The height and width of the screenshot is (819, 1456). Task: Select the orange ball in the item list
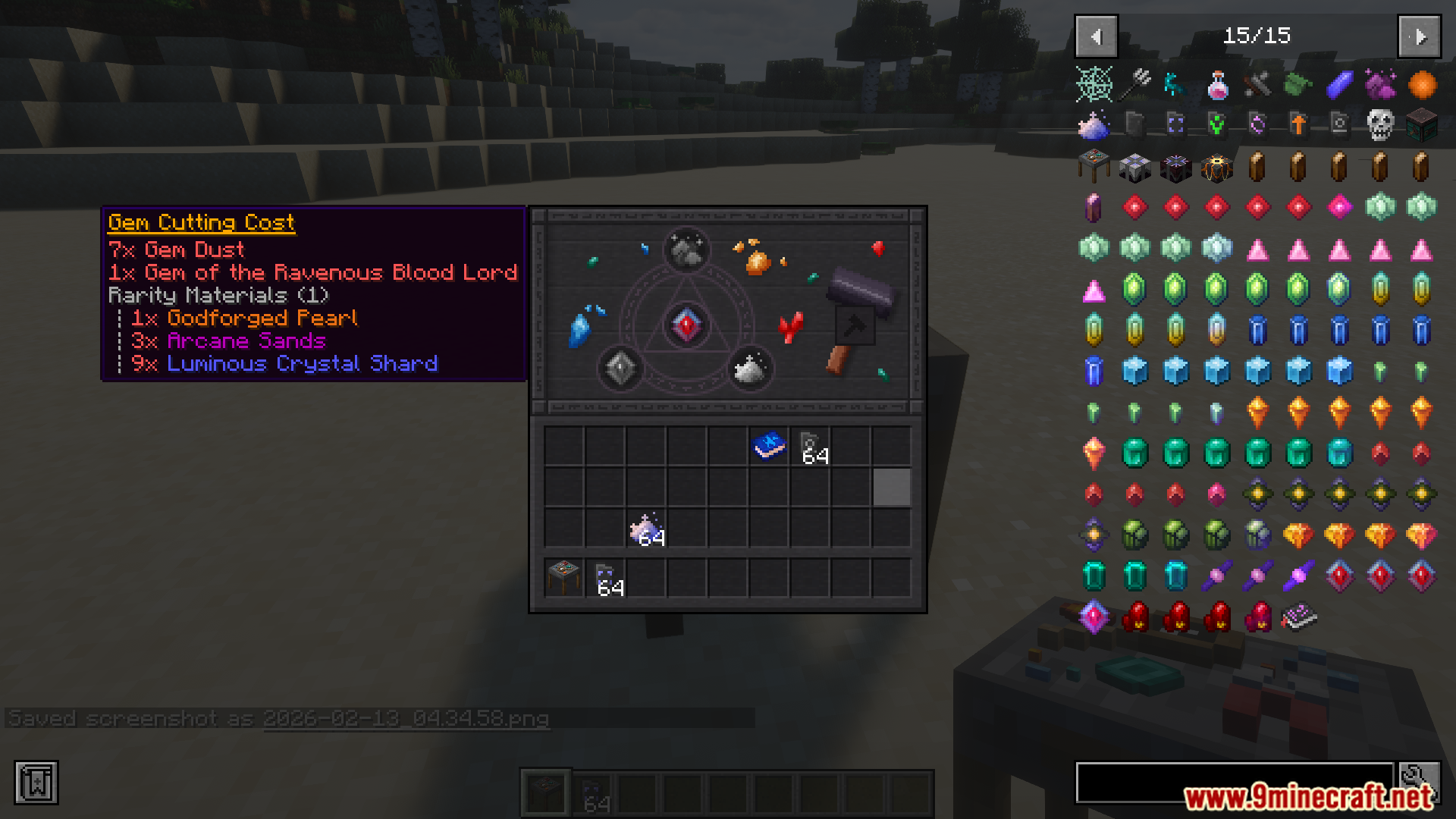1422,85
